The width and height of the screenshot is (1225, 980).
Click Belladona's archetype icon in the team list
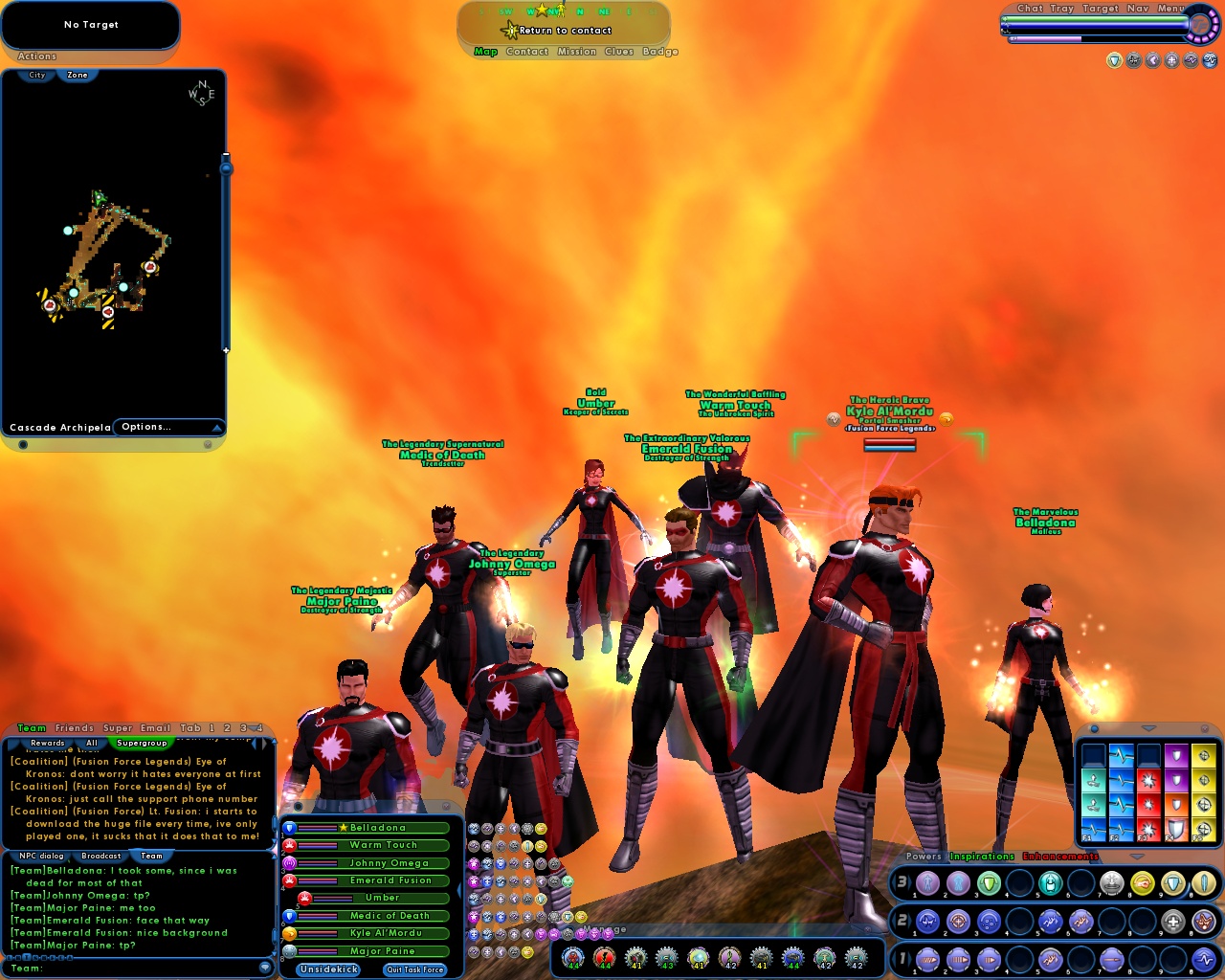pos(288,829)
